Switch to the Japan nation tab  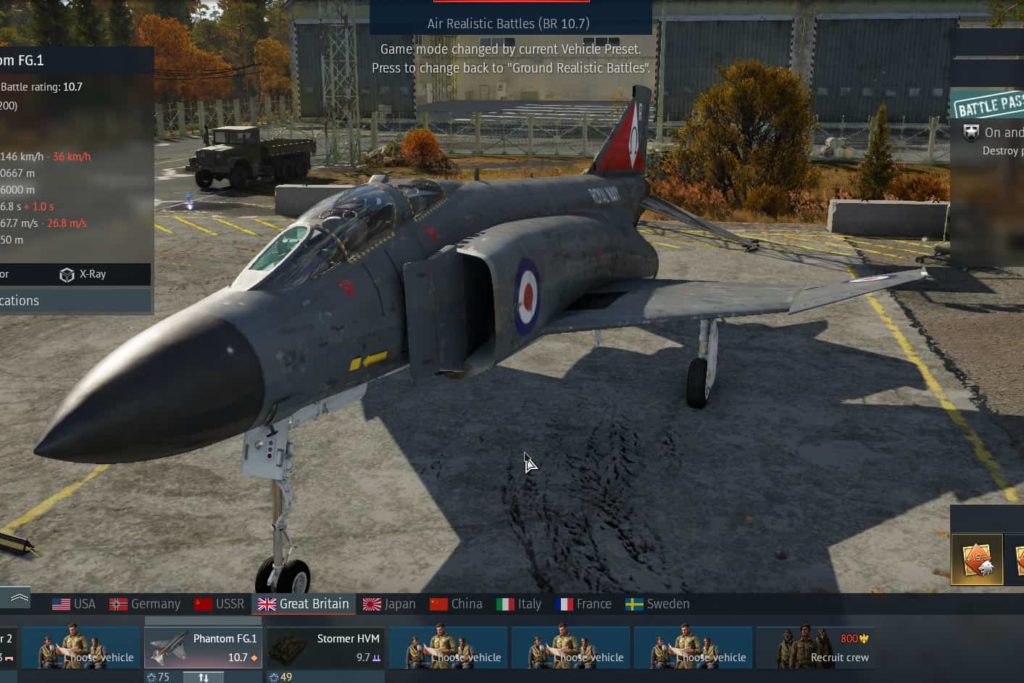point(389,604)
